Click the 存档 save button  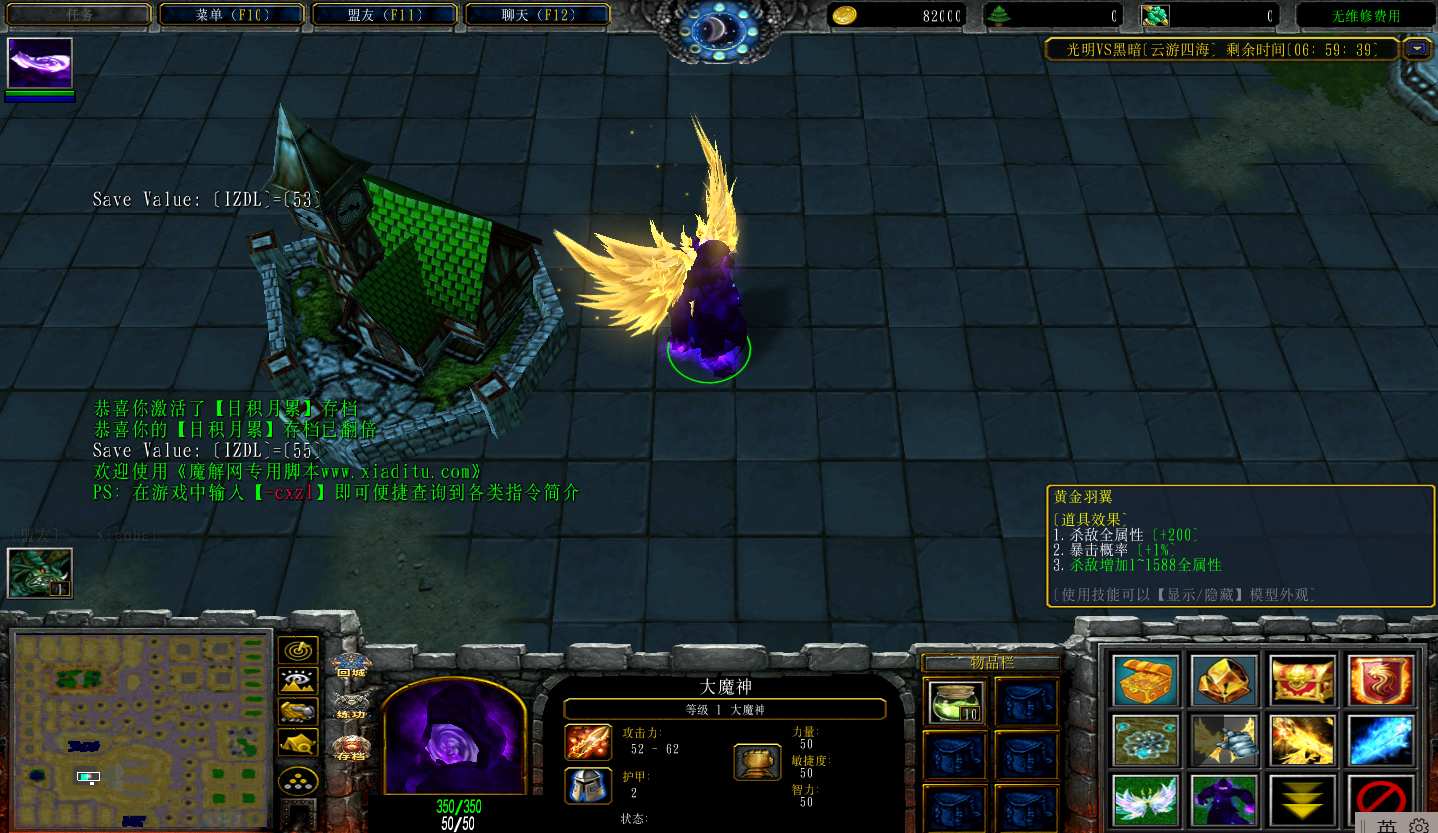350,748
